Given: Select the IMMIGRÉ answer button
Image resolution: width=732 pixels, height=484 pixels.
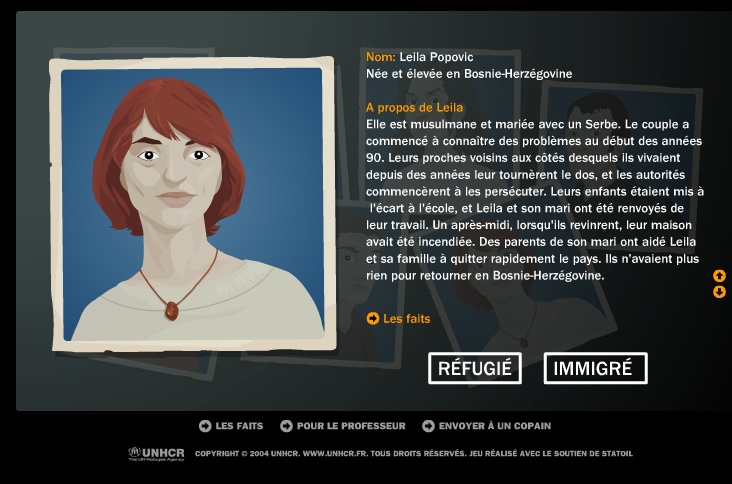Looking at the screenshot, I should click(x=595, y=368).
